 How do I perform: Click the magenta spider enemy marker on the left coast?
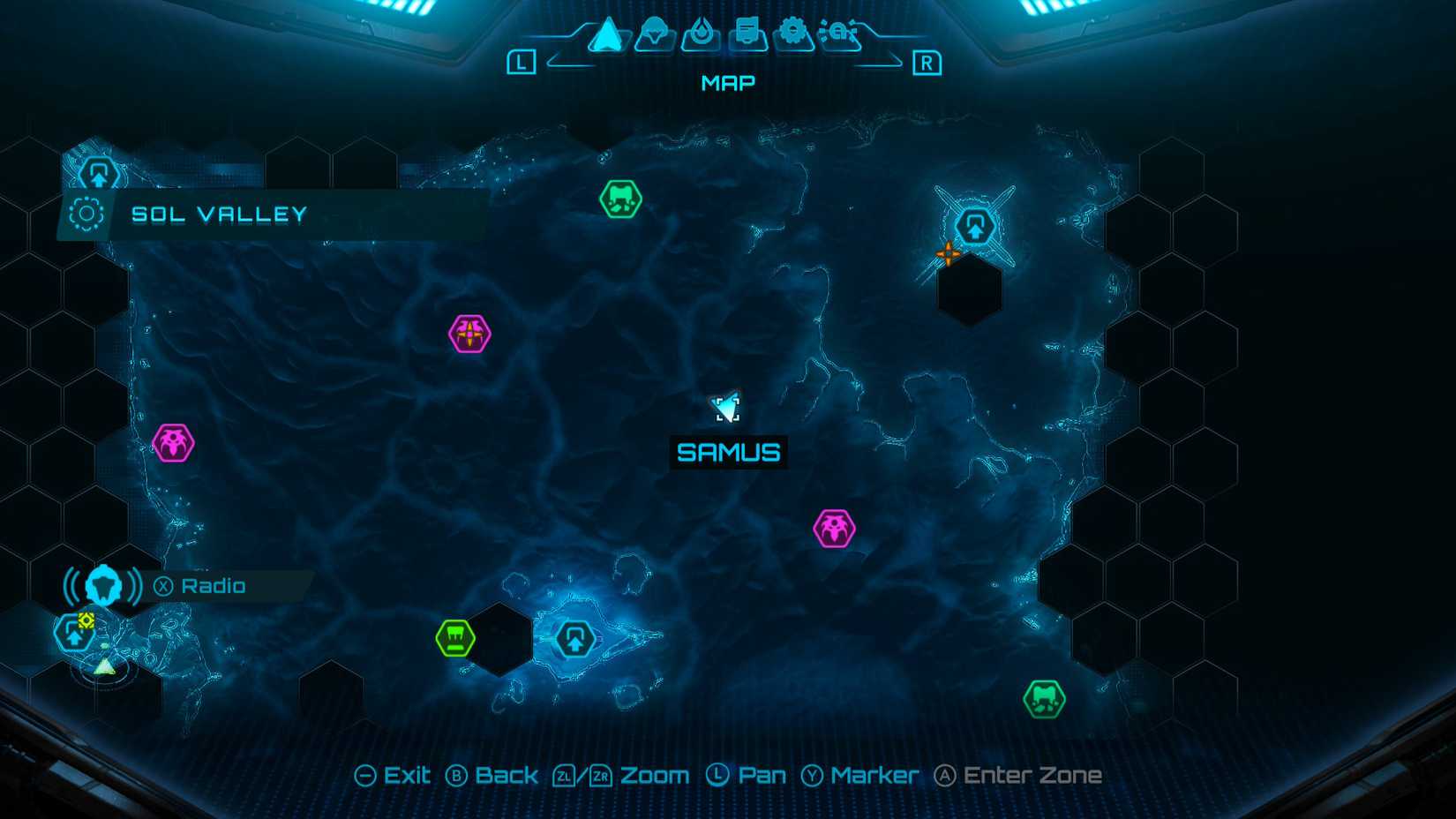(x=174, y=443)
